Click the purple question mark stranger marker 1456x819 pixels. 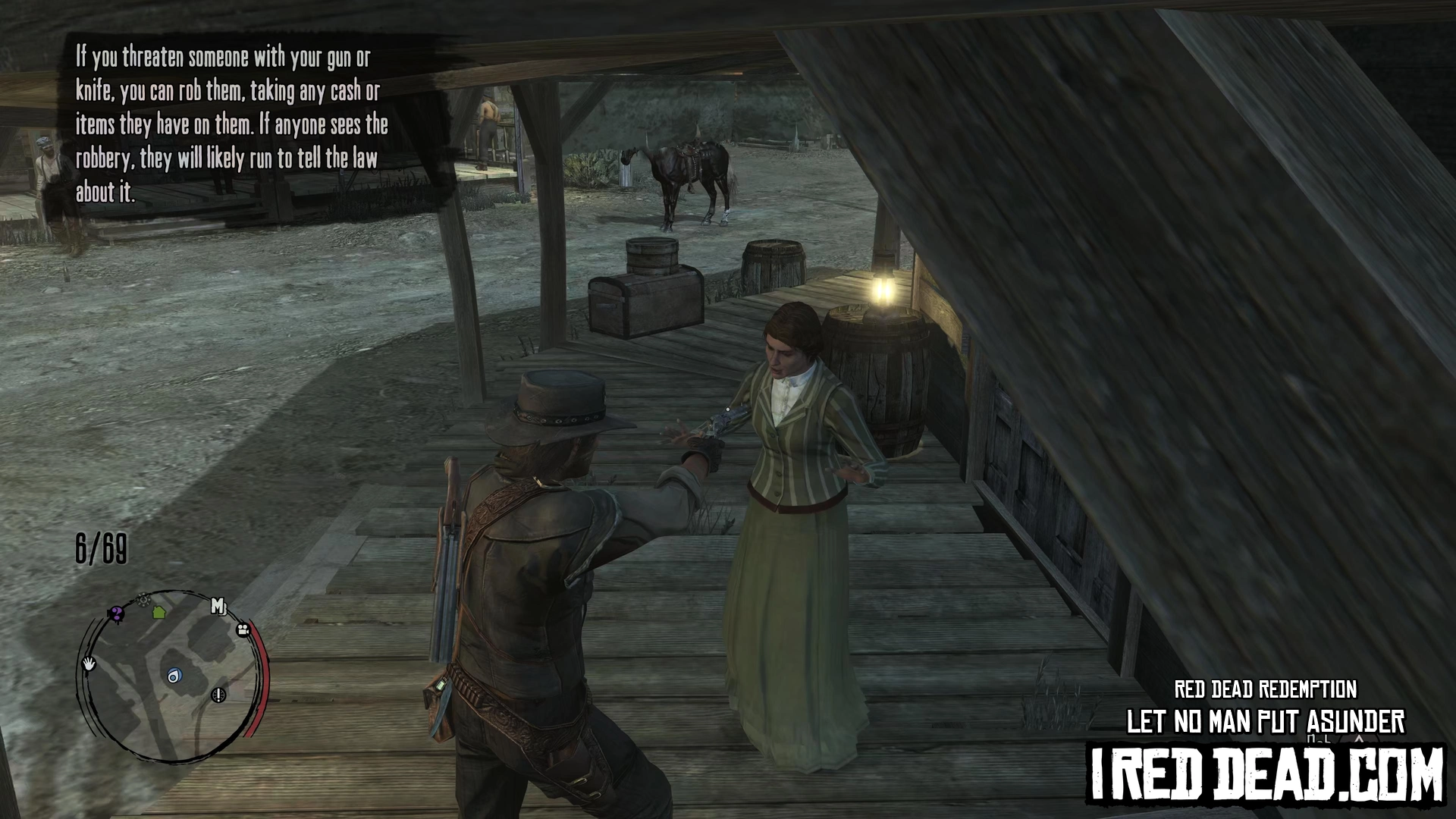(116, 613)
